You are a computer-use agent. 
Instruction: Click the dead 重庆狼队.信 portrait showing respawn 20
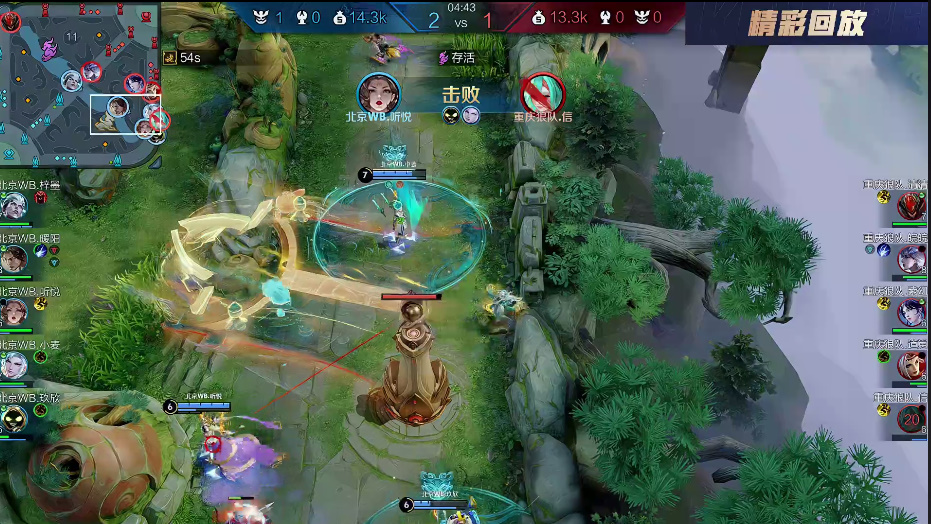click(911, 419)
